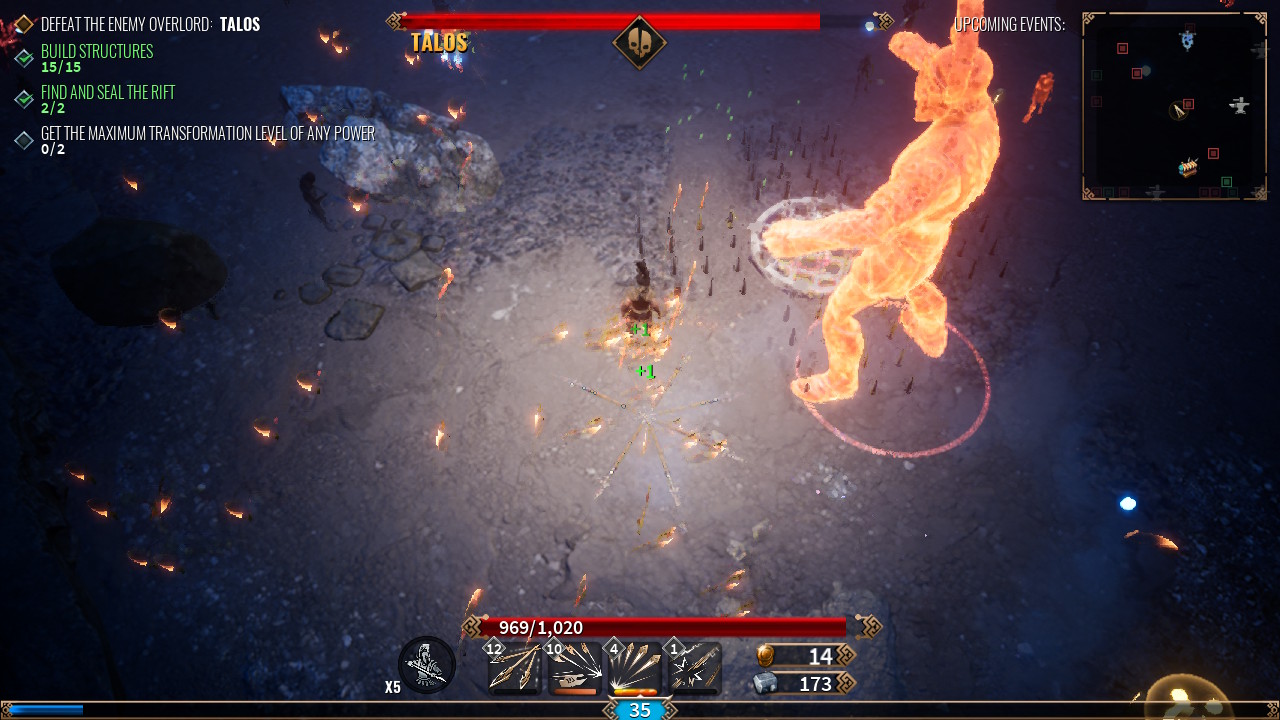Activate the ballista volley ability, level 10

[x=575, y=667]
